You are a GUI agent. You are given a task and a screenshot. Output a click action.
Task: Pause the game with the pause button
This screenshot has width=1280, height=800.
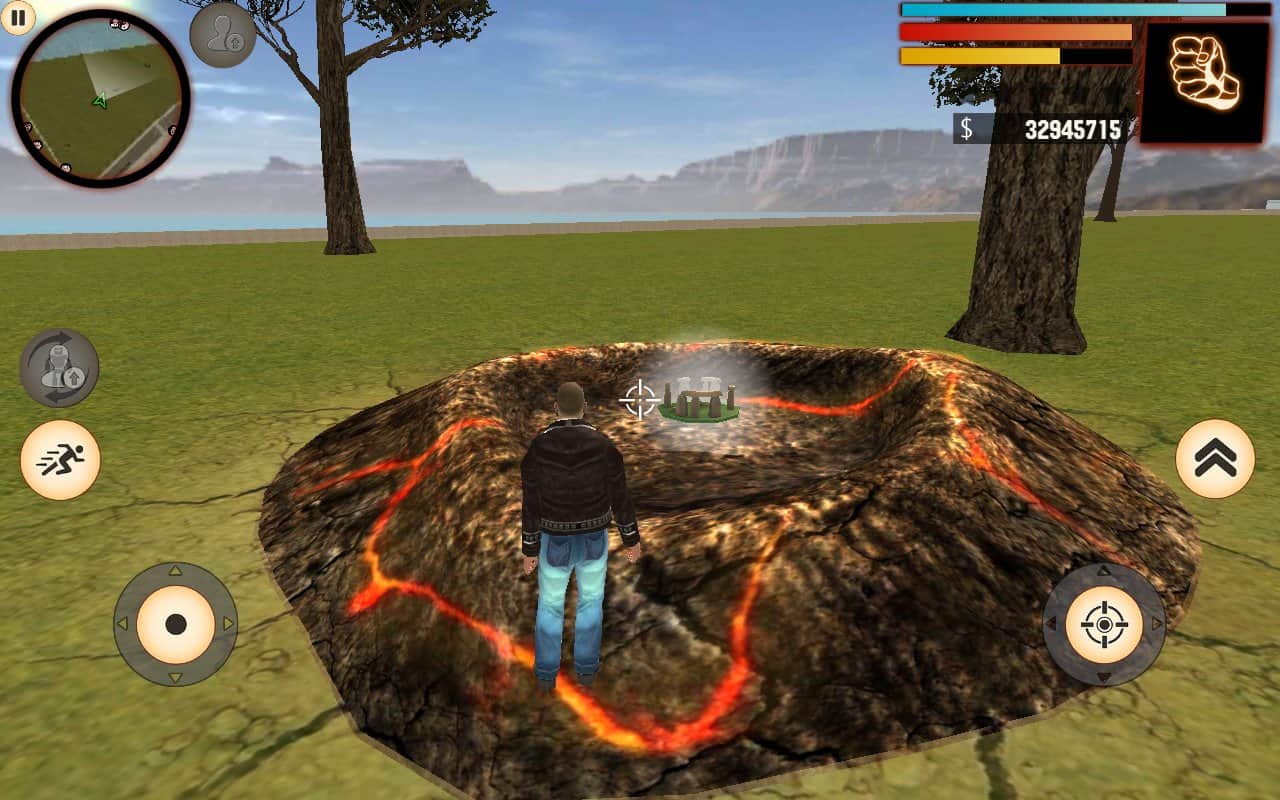(17, 16)
